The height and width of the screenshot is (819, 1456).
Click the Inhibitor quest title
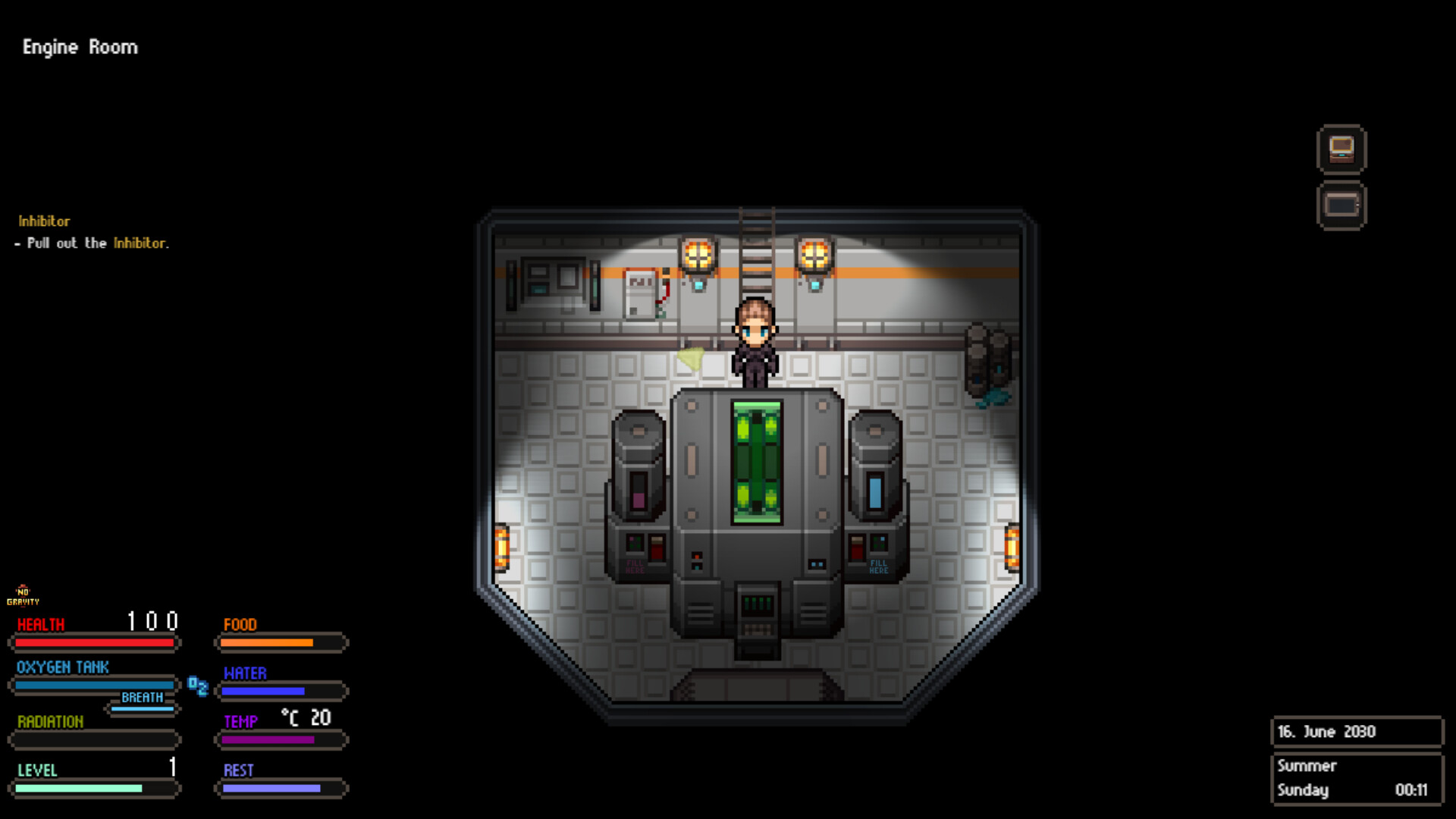pos(43,221)
